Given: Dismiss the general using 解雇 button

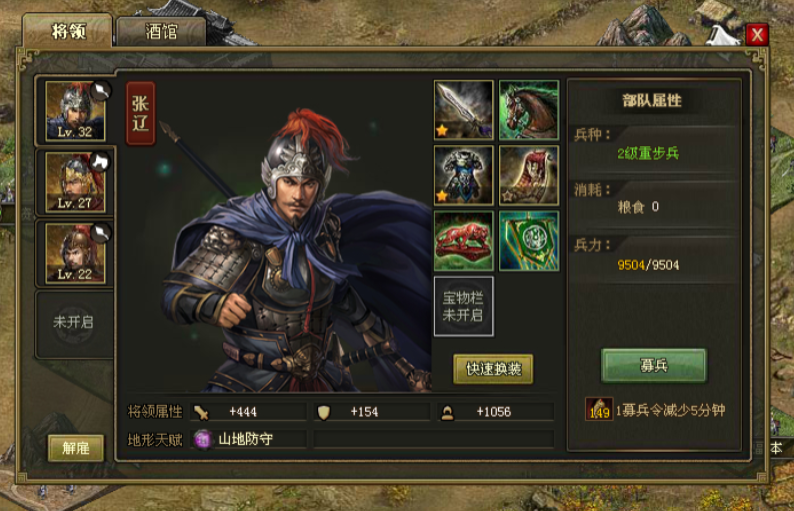Looking at the screenshot, I should pos(76,448).
